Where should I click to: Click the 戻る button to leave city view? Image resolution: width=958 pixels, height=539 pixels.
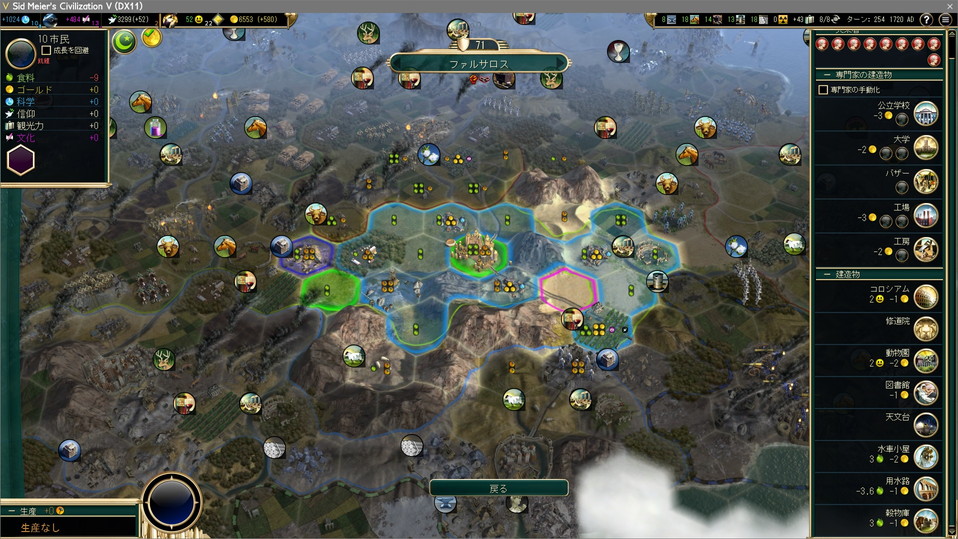pyautogui.click(x=498, y=488)
